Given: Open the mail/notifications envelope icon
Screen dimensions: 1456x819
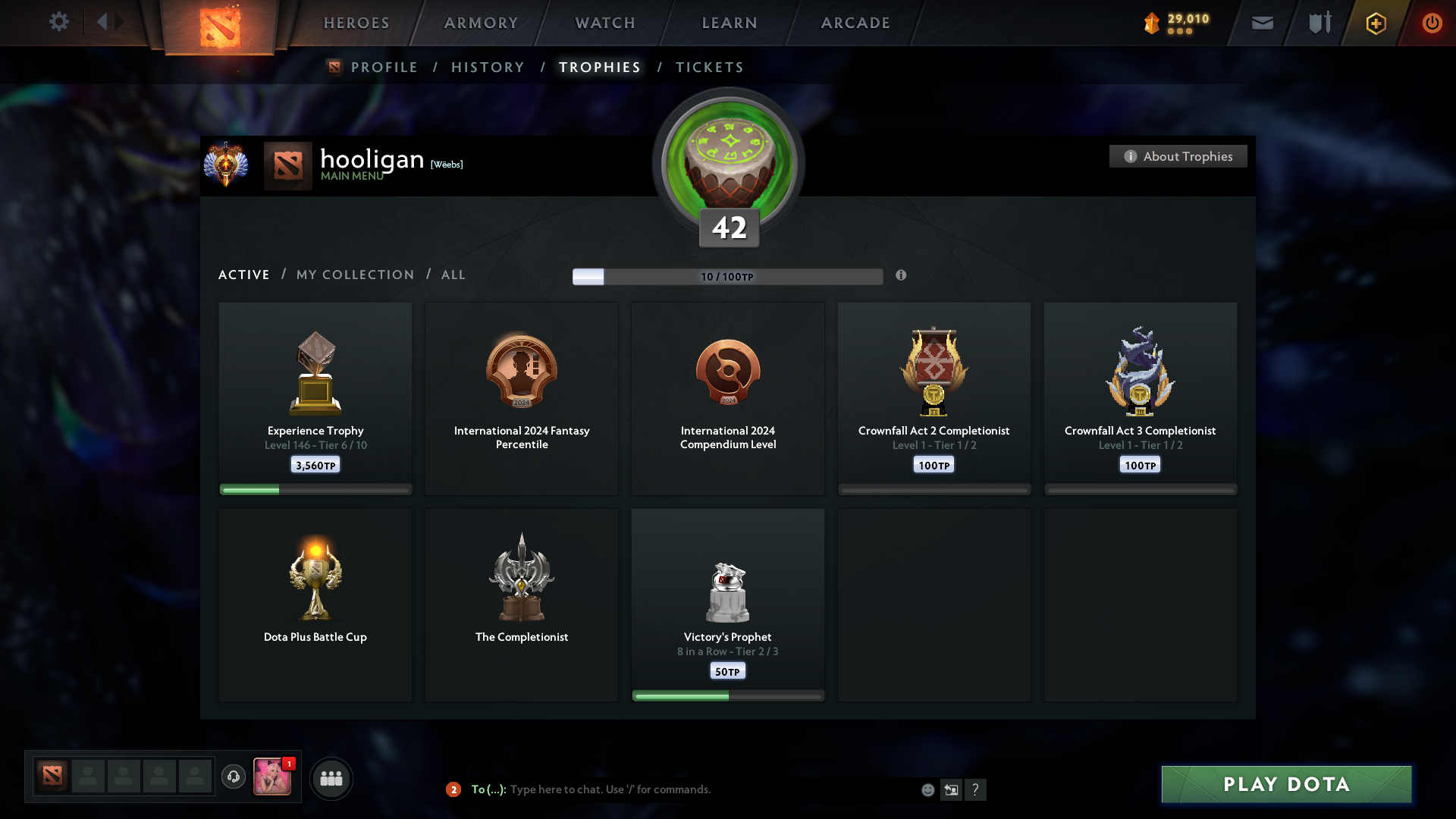Looking at the screenshot, I should (1263, 23).
